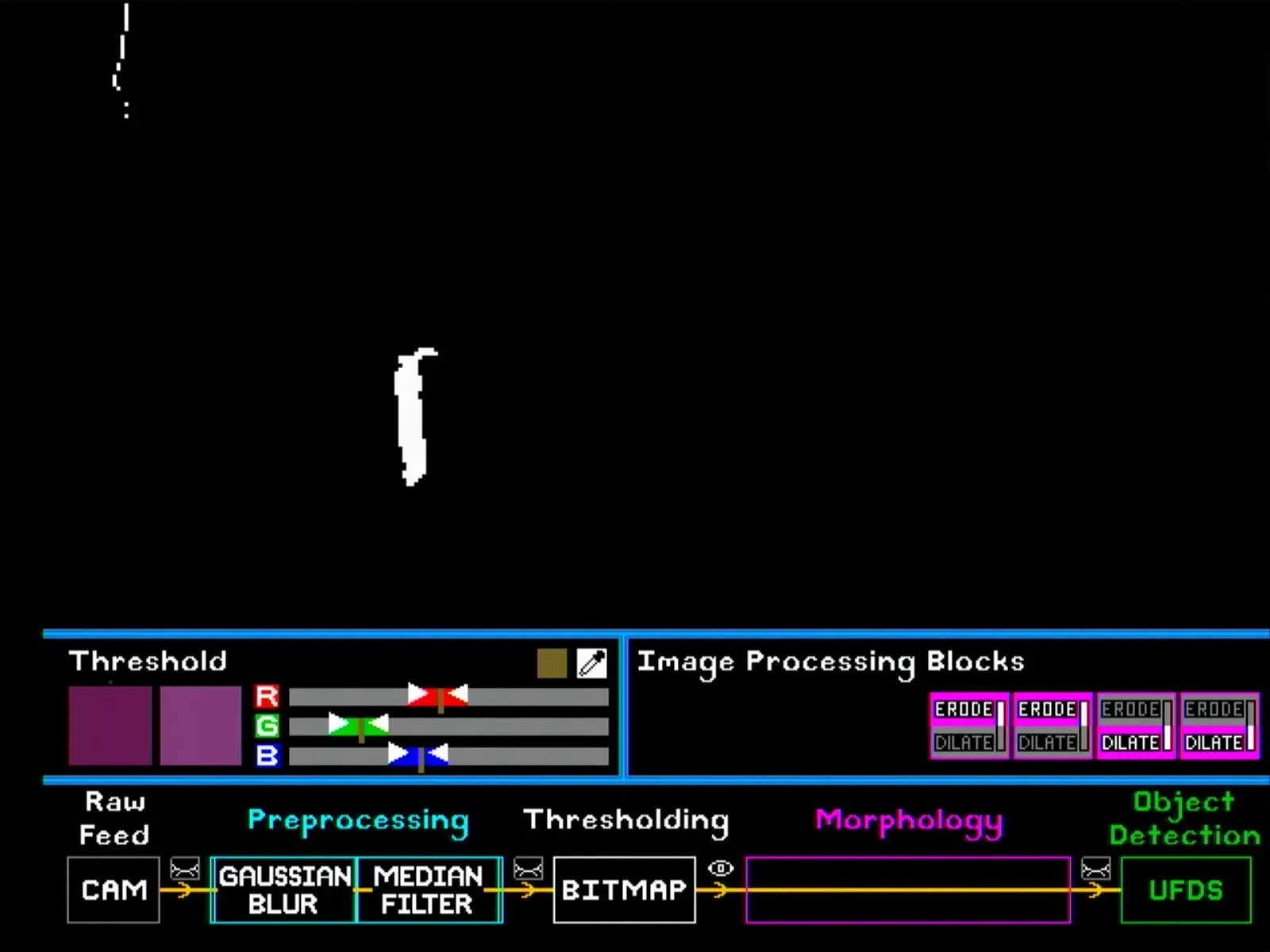Viewport: 1270px width, 952px height.
Task: Click the rightmost DILATE processing block
Action: [1214, 743]
